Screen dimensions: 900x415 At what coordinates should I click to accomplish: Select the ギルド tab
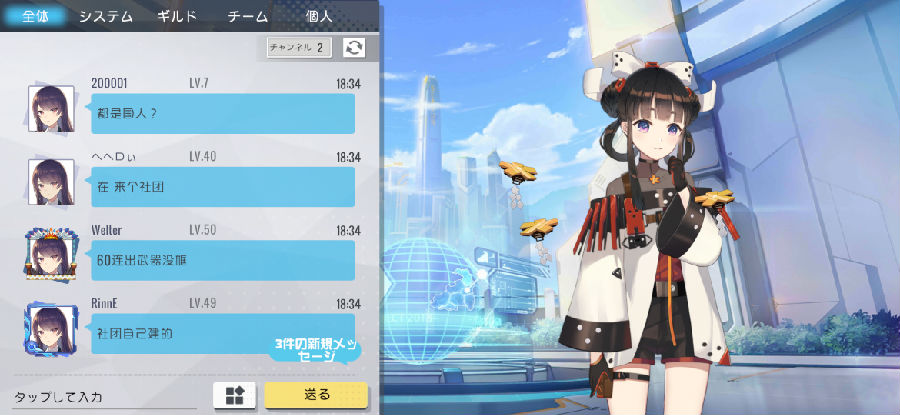click(177, 16)
